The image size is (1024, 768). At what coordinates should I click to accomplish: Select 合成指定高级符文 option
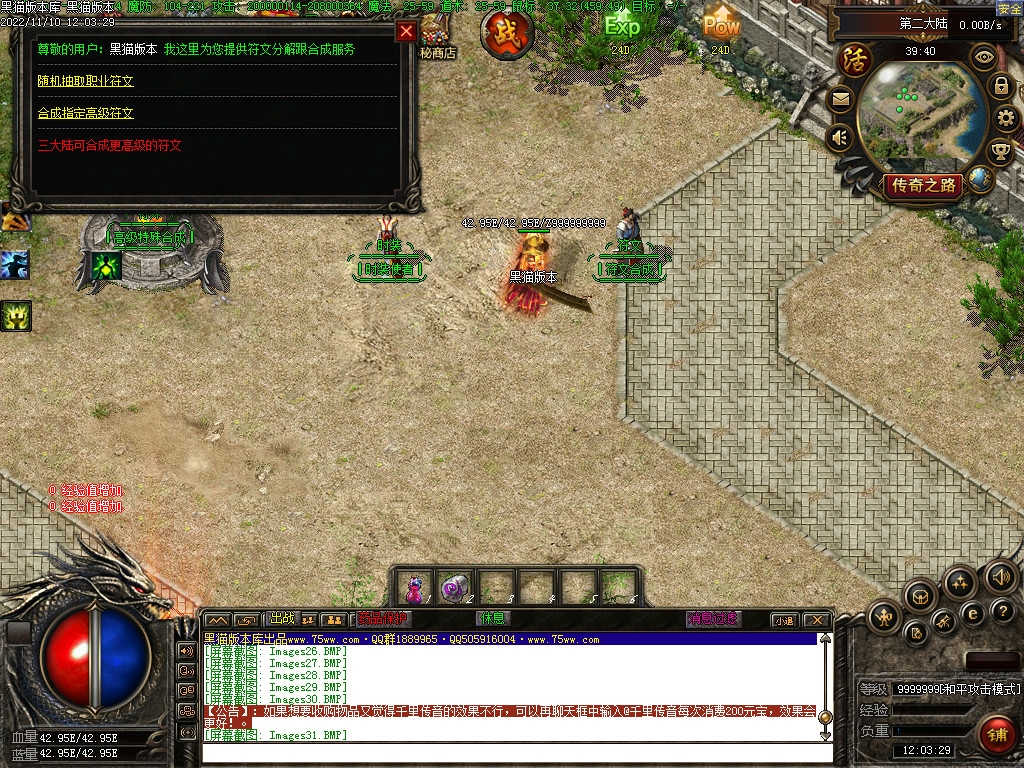[x=85, y=113]
